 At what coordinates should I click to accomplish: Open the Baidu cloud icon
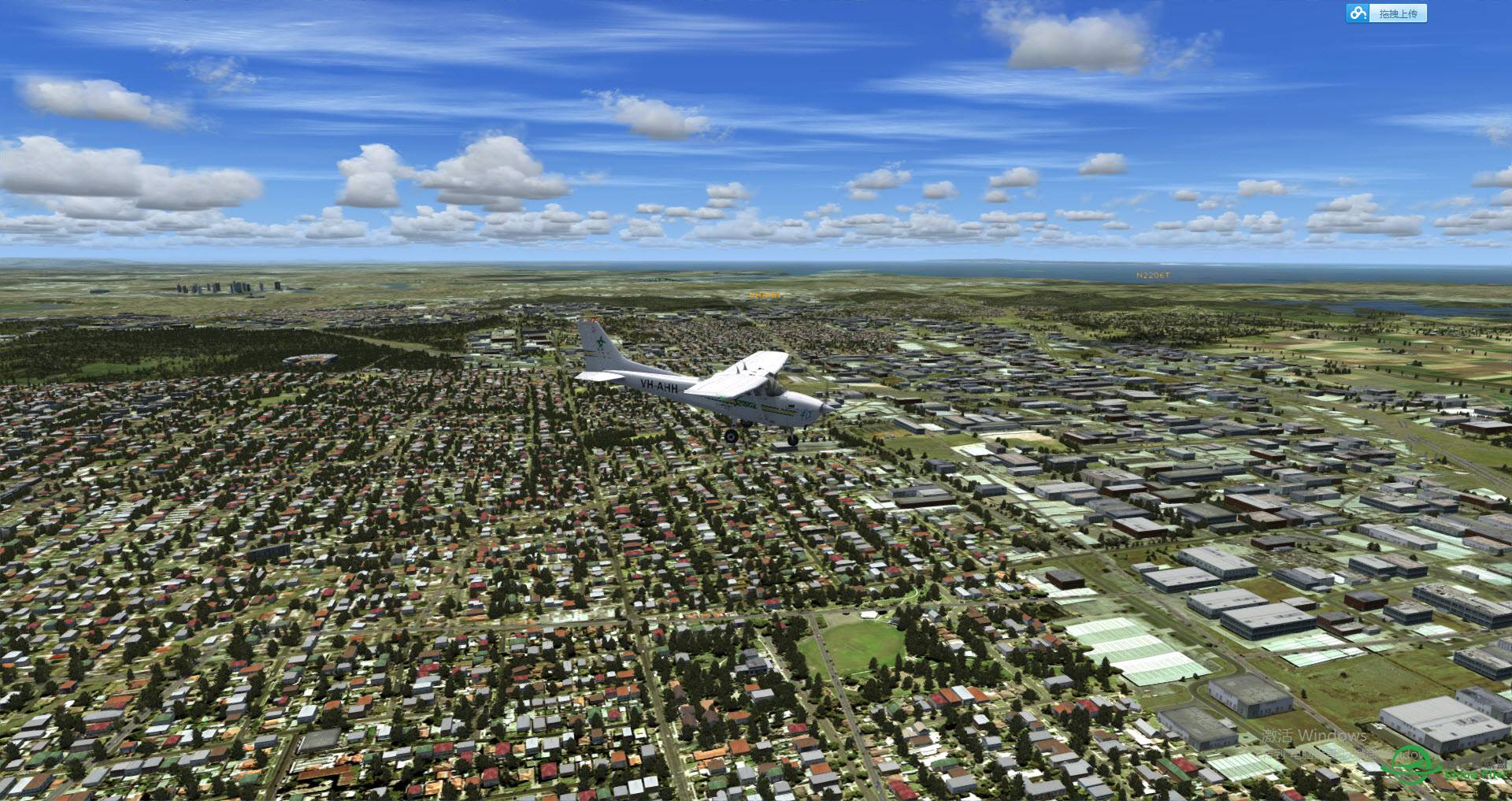(x=1358, y=13)
